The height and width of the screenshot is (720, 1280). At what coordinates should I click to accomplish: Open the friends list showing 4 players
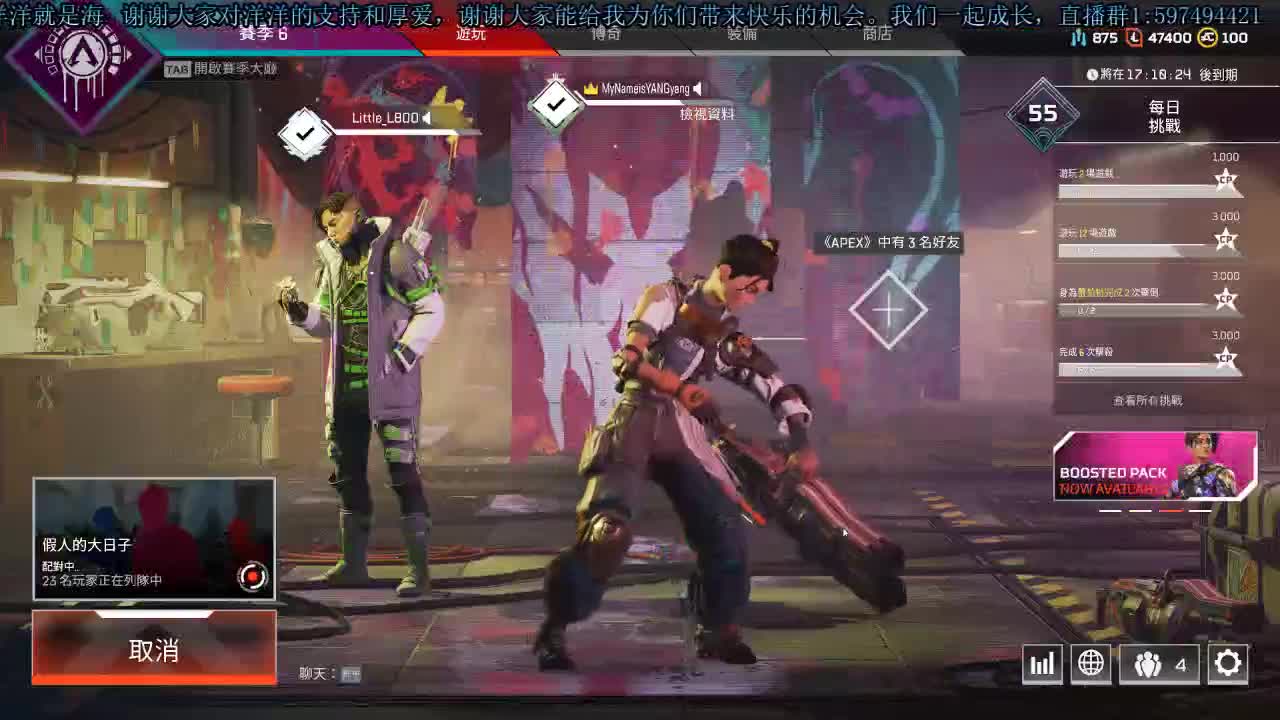pos(1158,662)
